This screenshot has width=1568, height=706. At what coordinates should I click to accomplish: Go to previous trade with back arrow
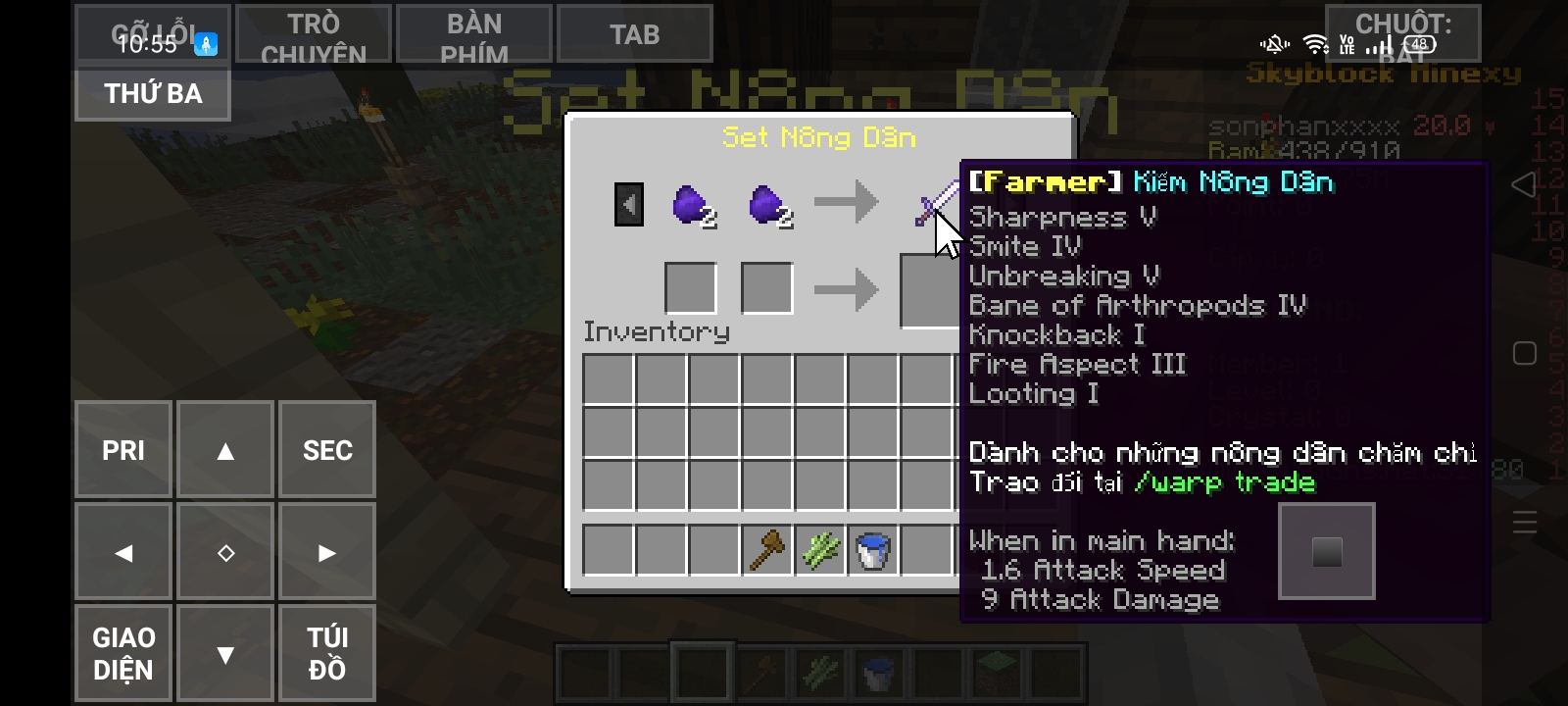[629, 205]
